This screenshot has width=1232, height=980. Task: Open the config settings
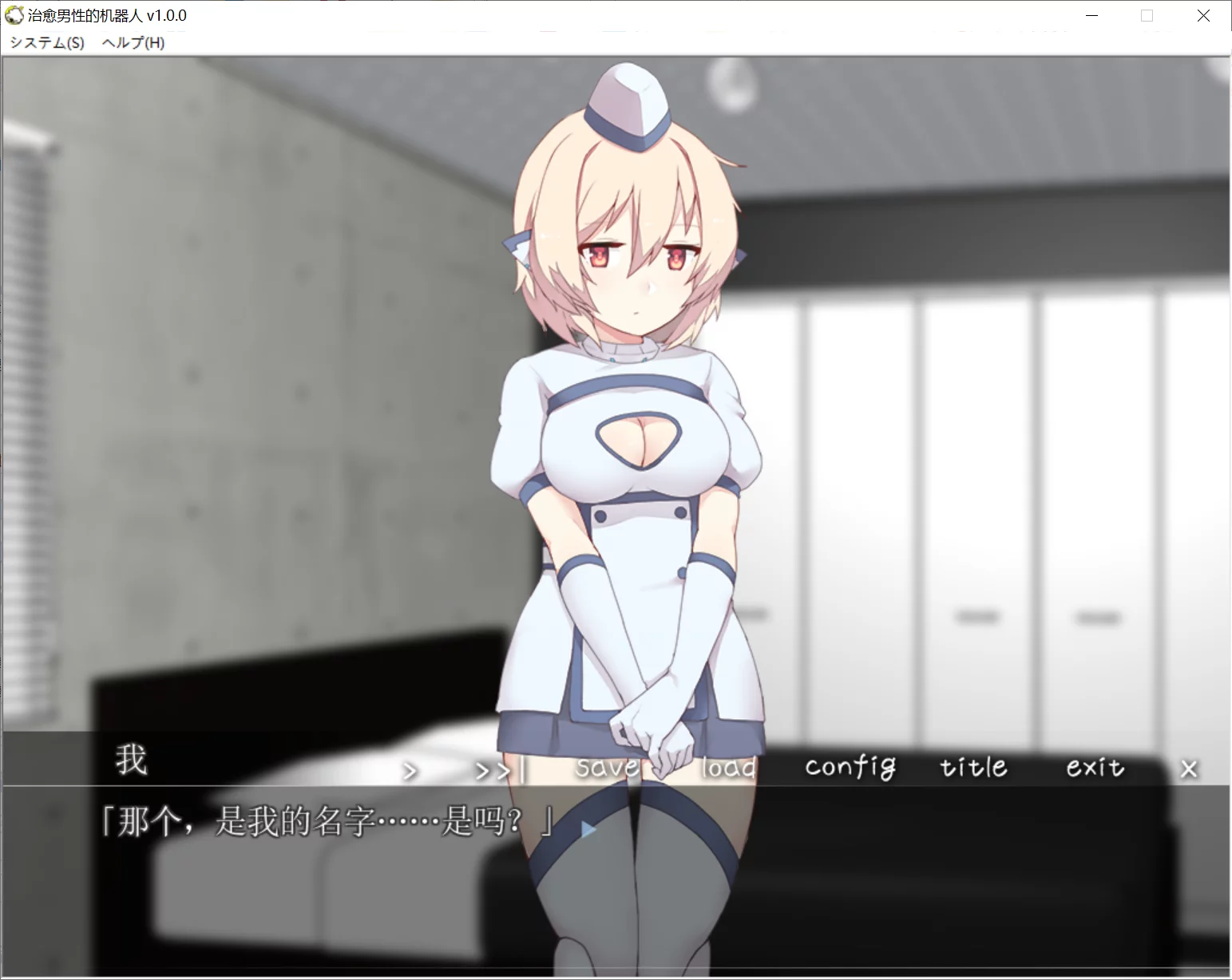(850, 767)
